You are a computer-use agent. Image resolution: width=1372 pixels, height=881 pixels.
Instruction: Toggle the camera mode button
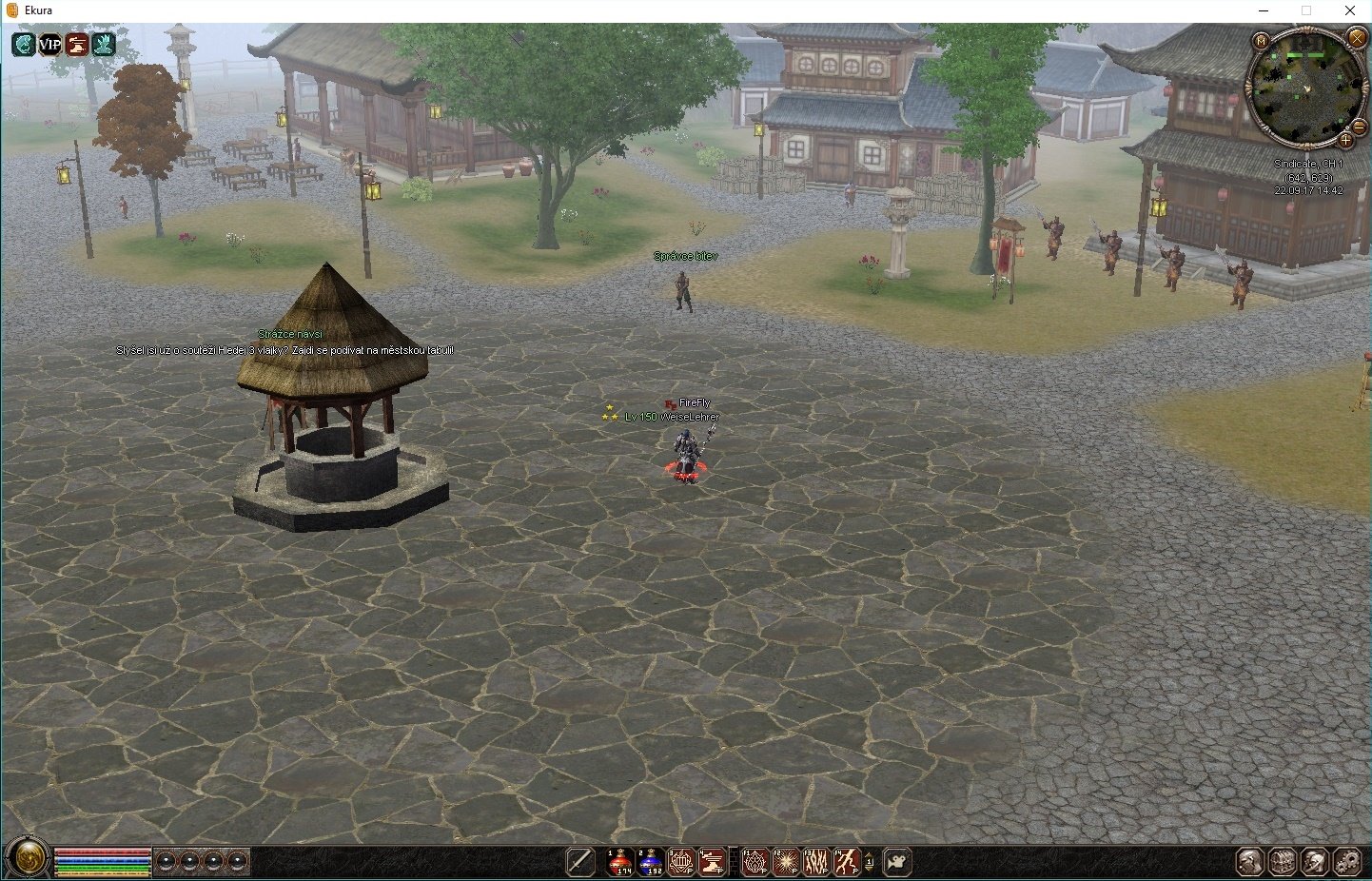pos(897,862)
